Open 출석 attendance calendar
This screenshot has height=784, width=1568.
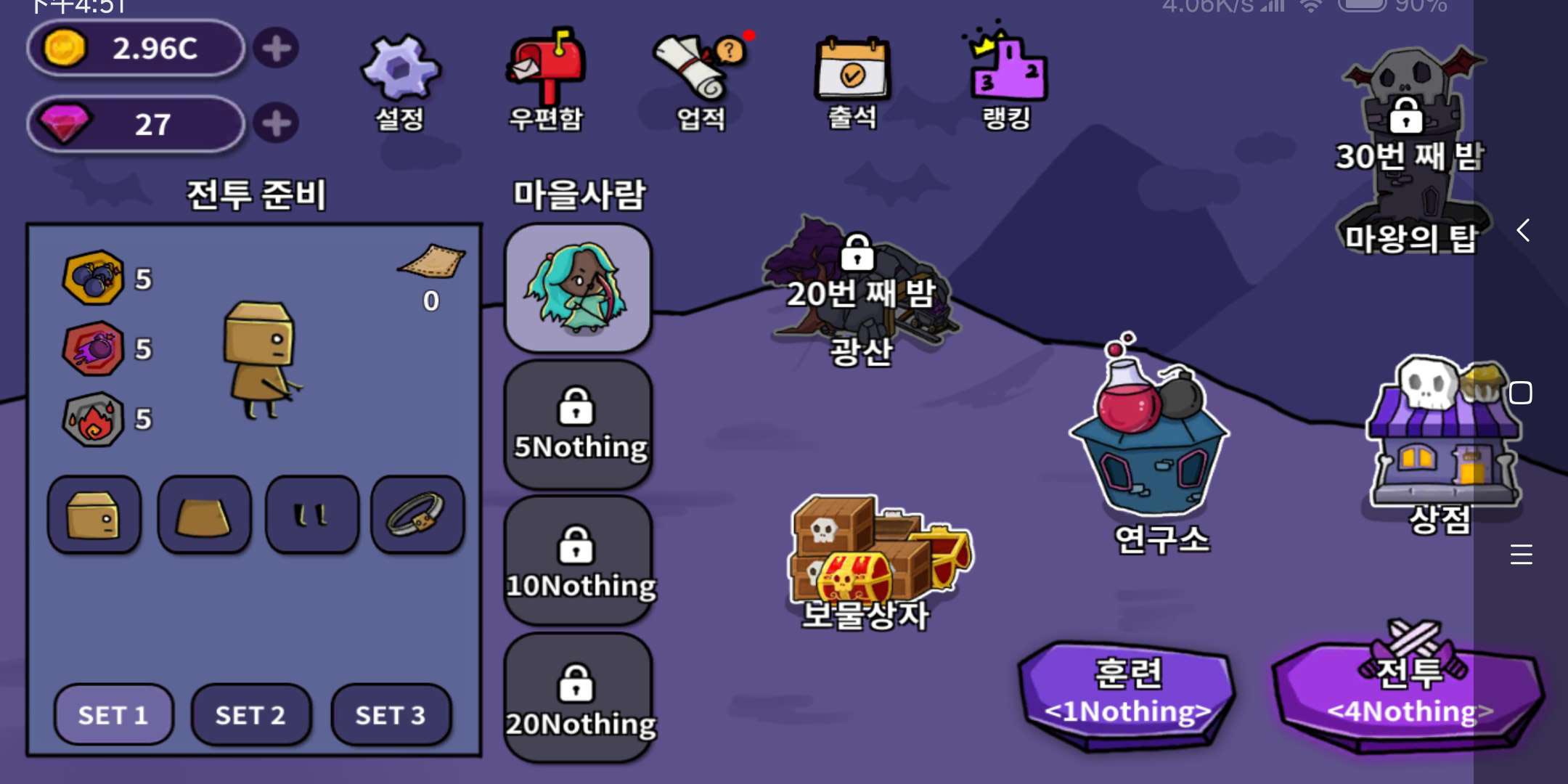click(x=853, y=73)
